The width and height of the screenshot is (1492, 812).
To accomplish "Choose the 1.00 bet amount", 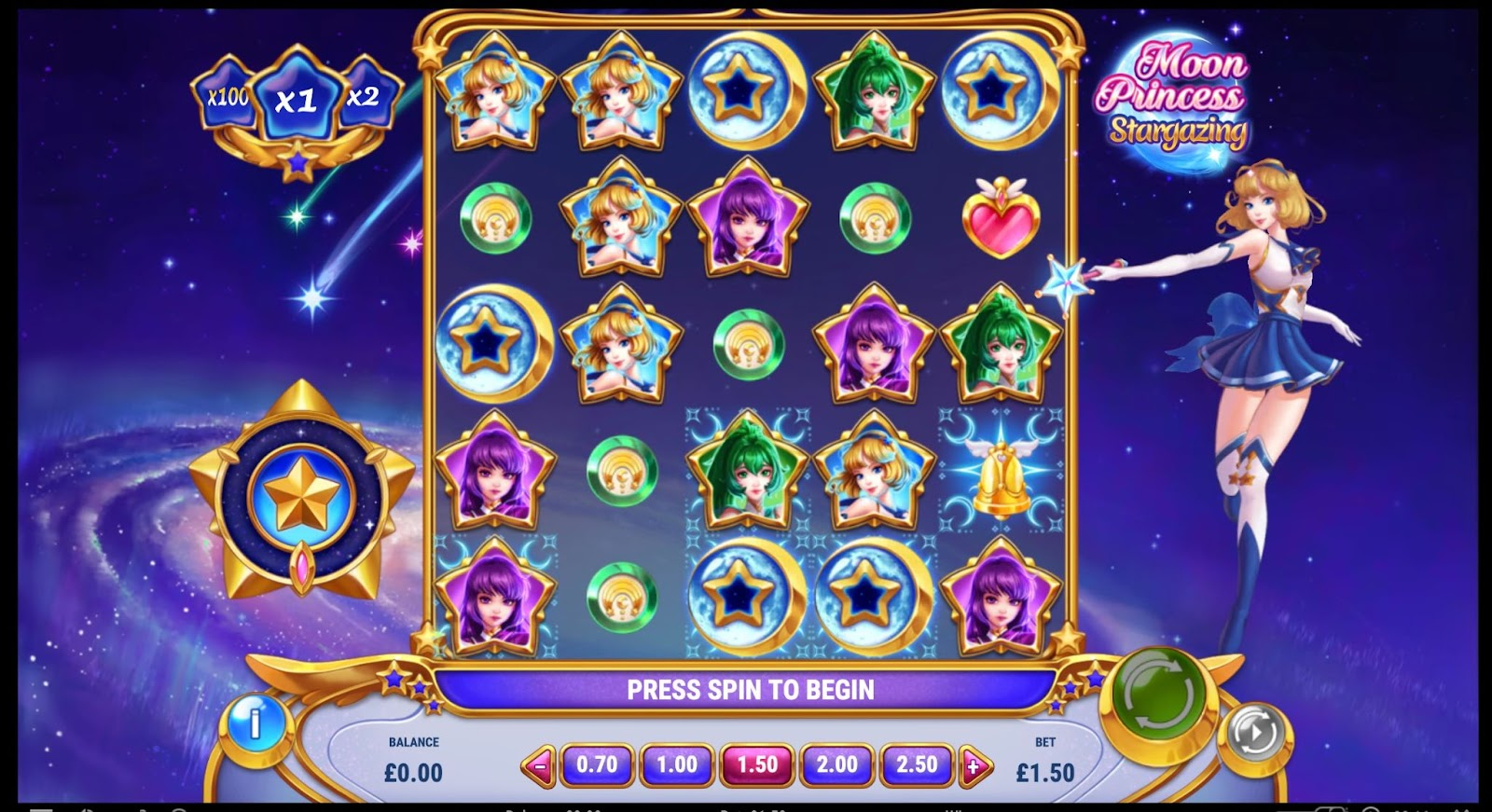I will coord(677,765).
